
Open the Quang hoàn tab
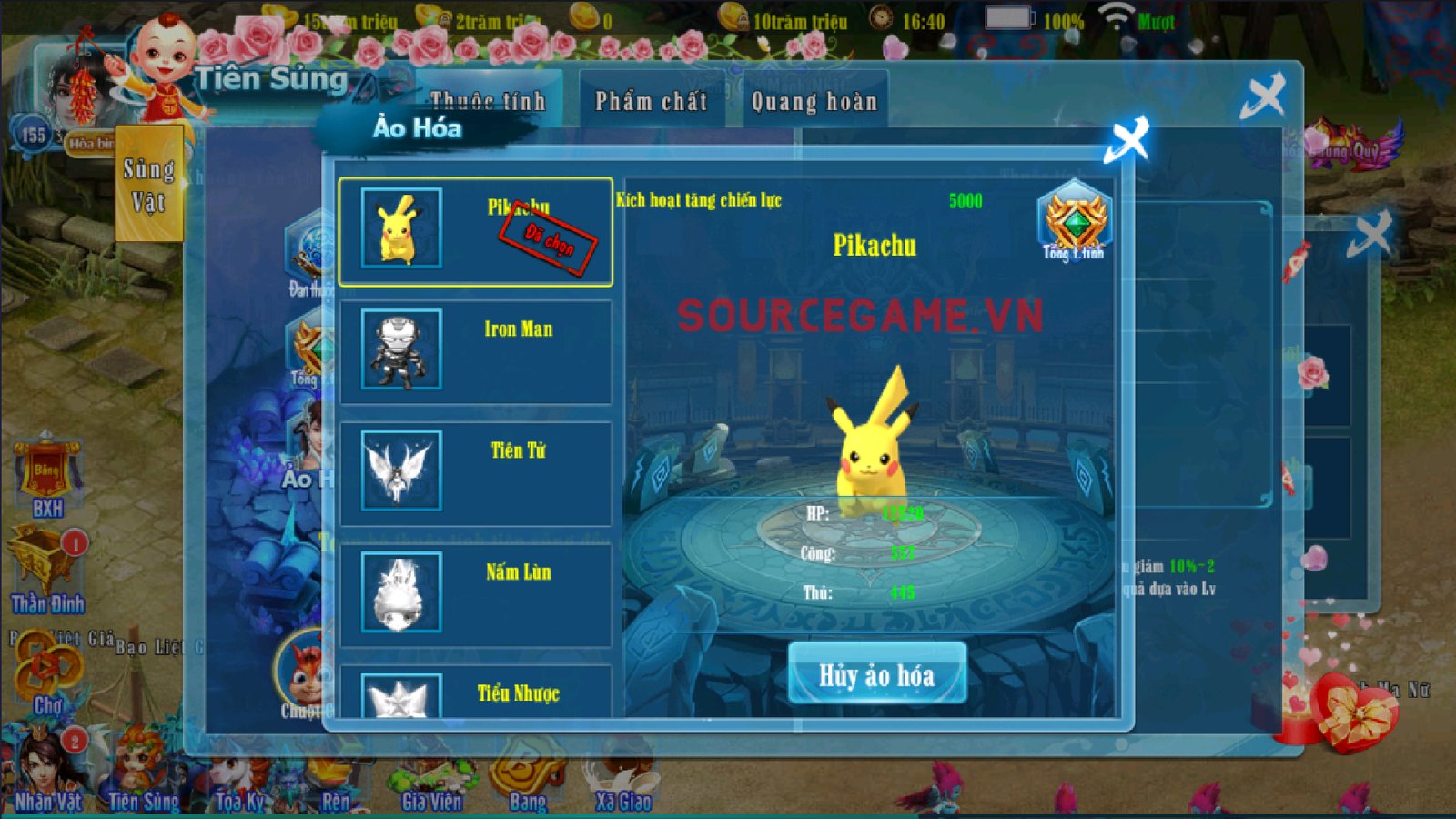[814, 102]
